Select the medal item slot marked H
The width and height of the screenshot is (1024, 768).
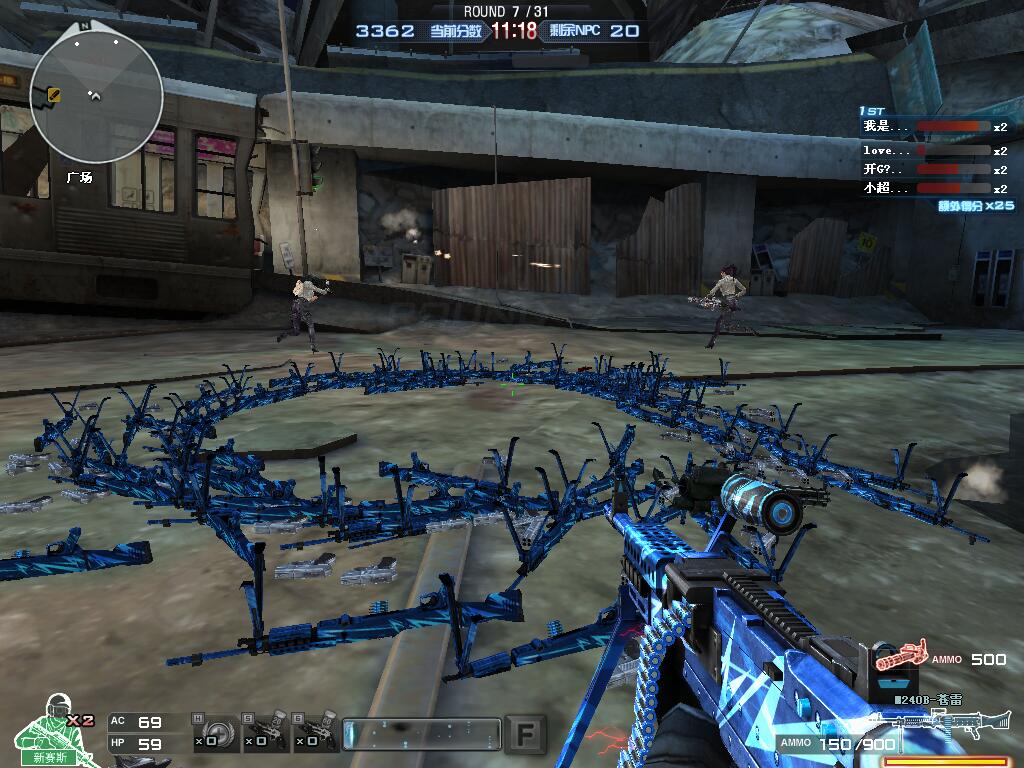pyautogui.click(x=215, y=731)
